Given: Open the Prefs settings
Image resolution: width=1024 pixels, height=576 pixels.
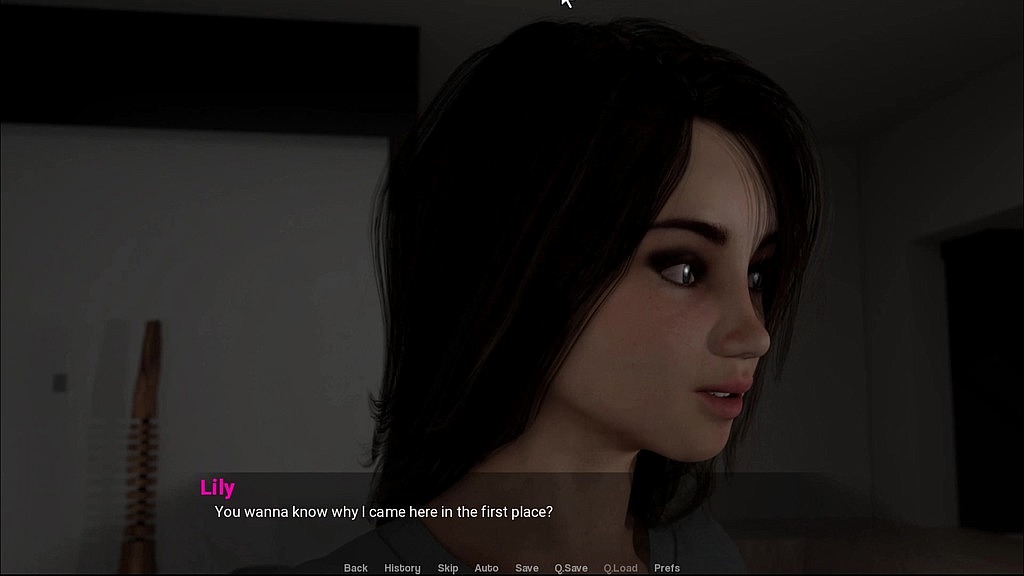Looking at the screenshot, I should click(667, 568).
